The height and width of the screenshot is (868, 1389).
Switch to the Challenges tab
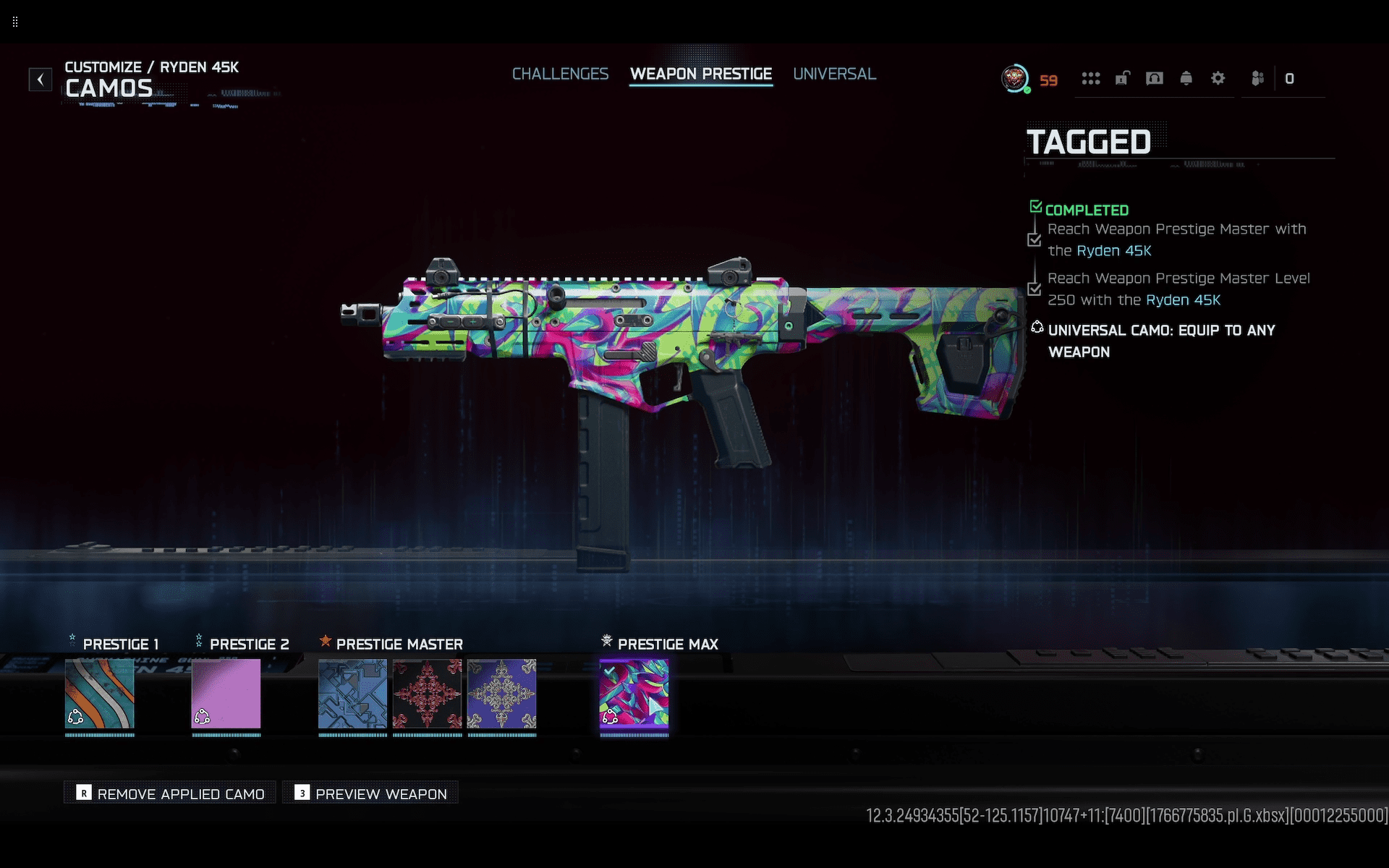coord(560,74)
